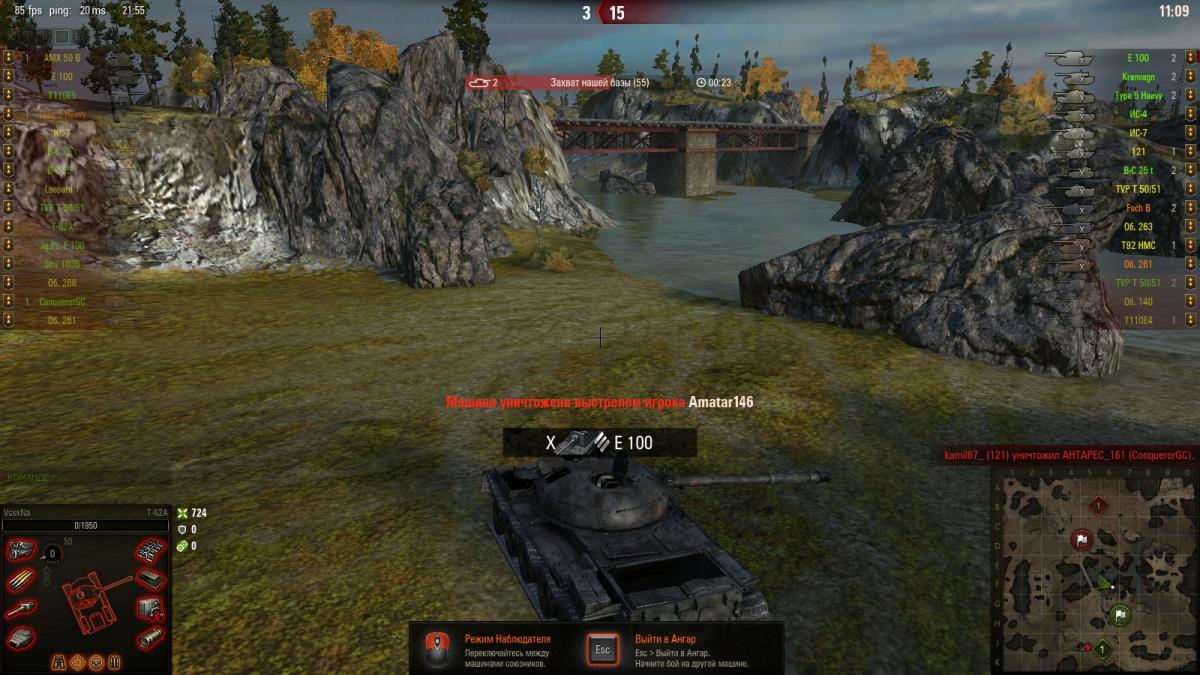Image resolution: width=1200 pixels, height=675 pixels.
Task: Click the tracks module damage icon
Action: click(x=150, y=550)
